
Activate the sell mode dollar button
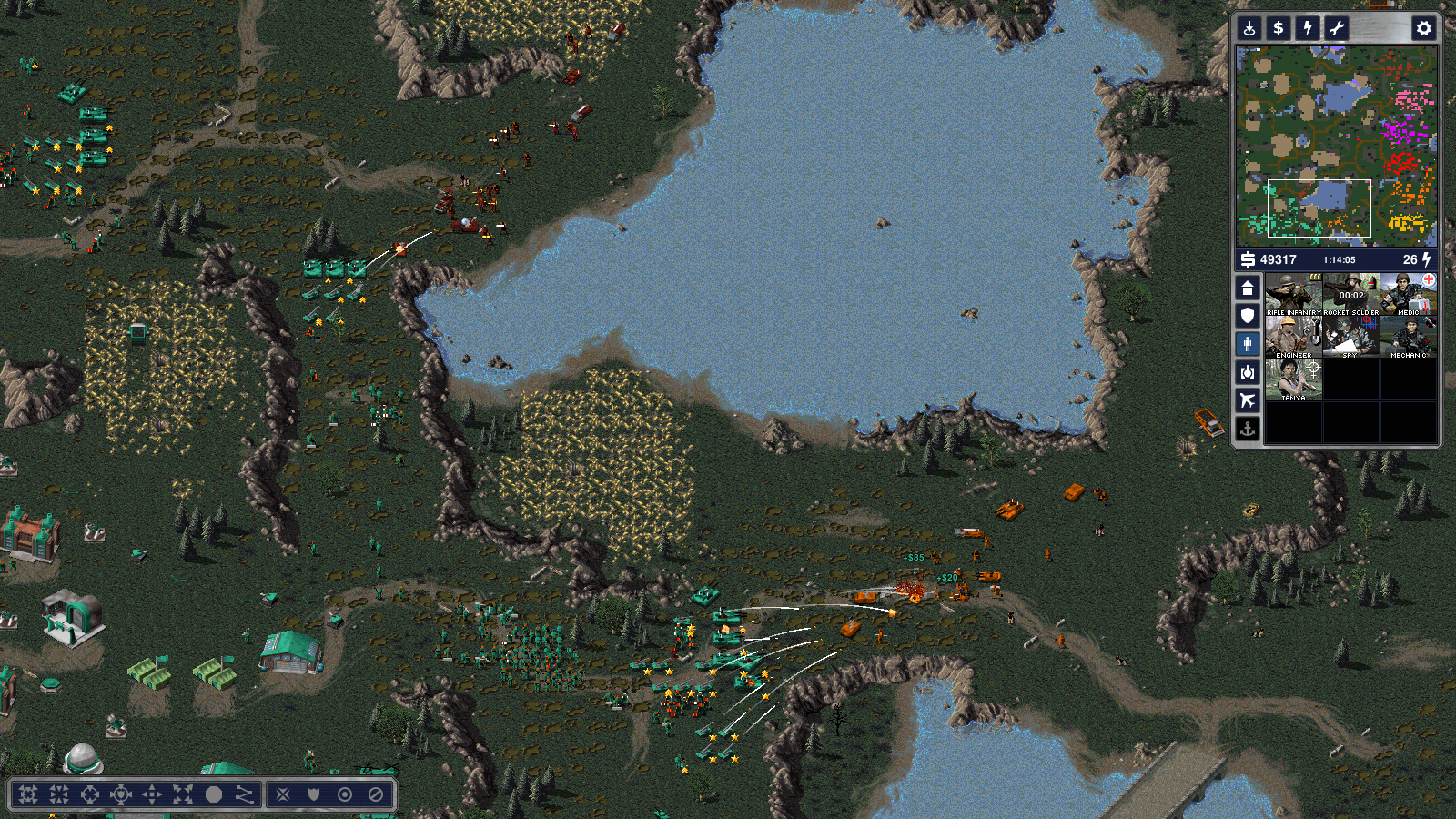(1279, 28)
